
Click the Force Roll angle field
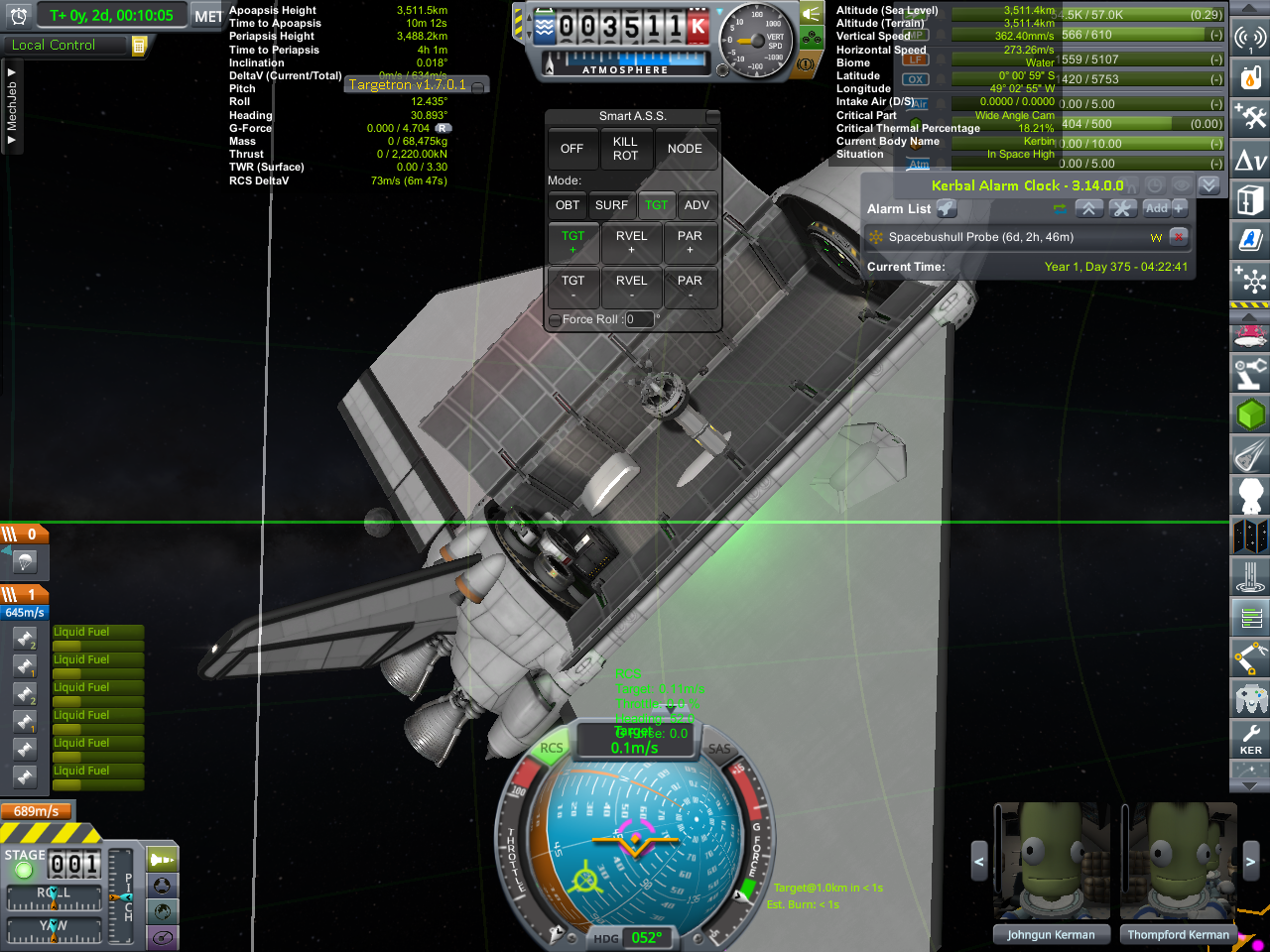pyautogui.click(x=639, y=319)
